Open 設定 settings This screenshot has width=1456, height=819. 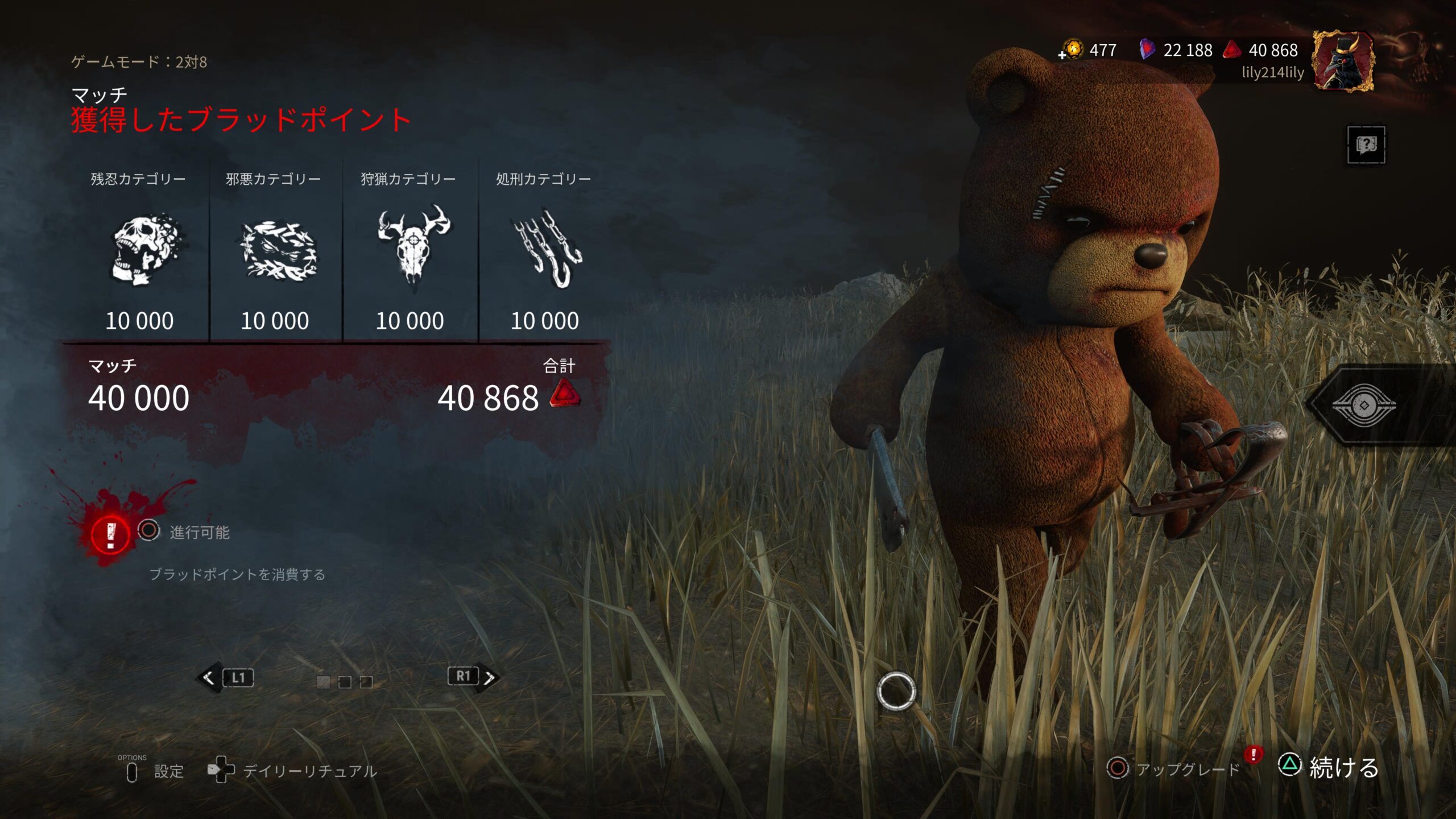point(155,771)
